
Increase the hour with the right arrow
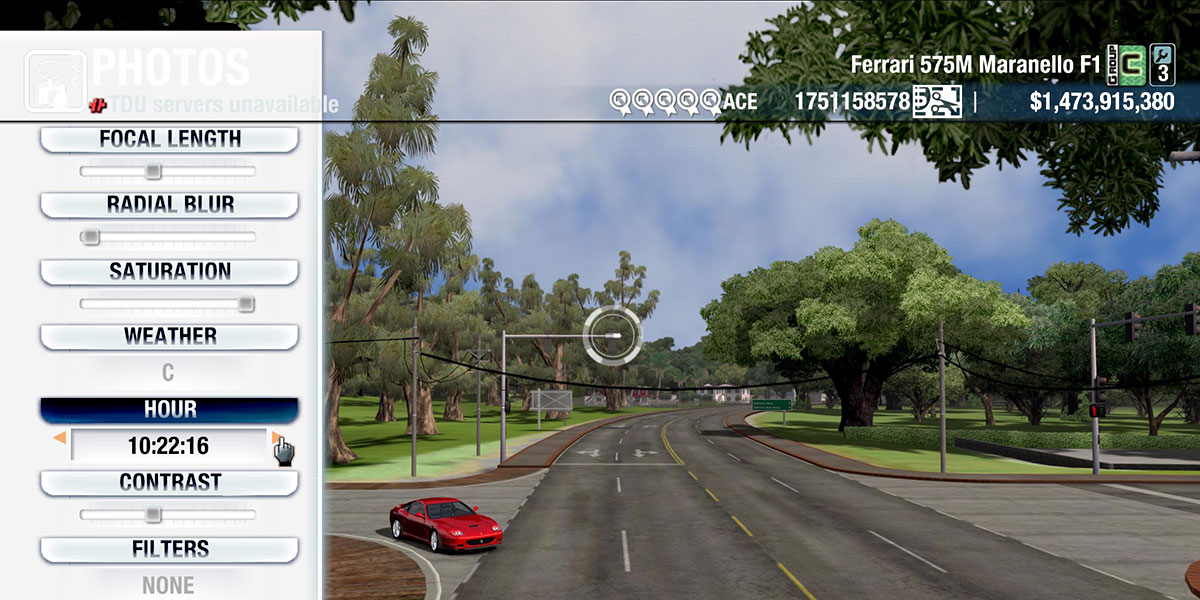pos(275,438)
